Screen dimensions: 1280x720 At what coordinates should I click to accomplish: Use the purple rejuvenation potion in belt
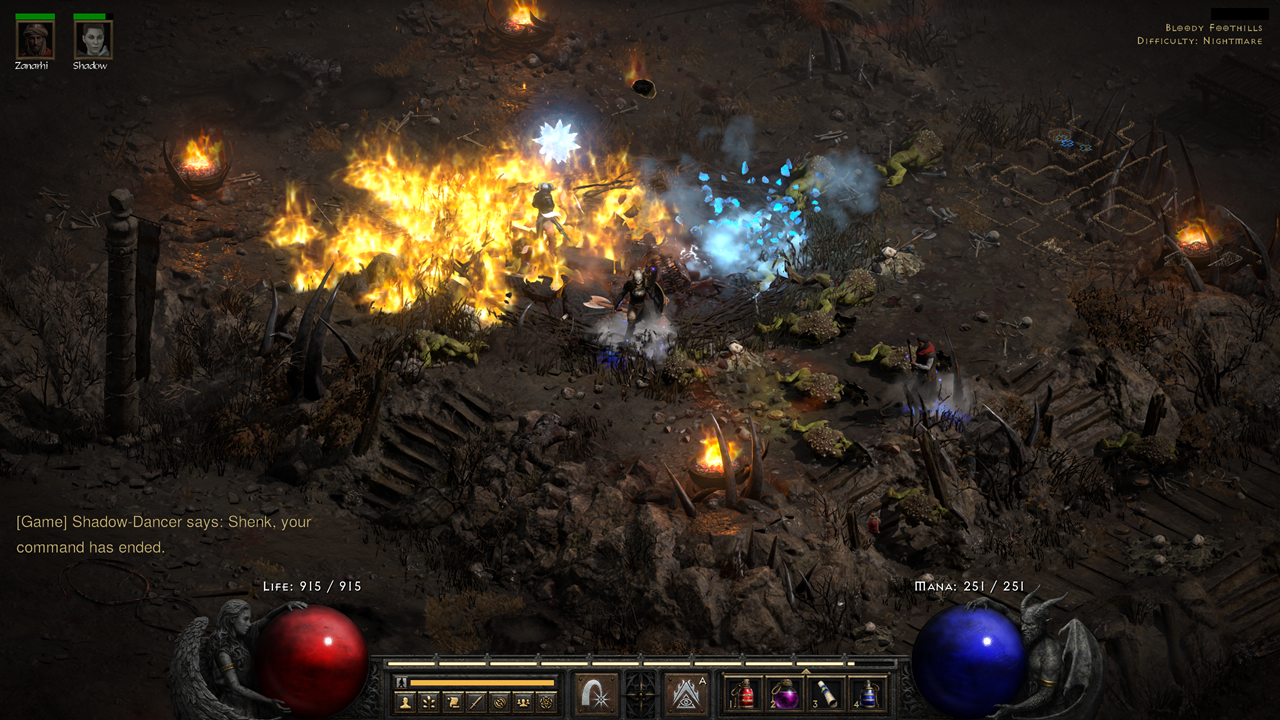click(785, 694)
